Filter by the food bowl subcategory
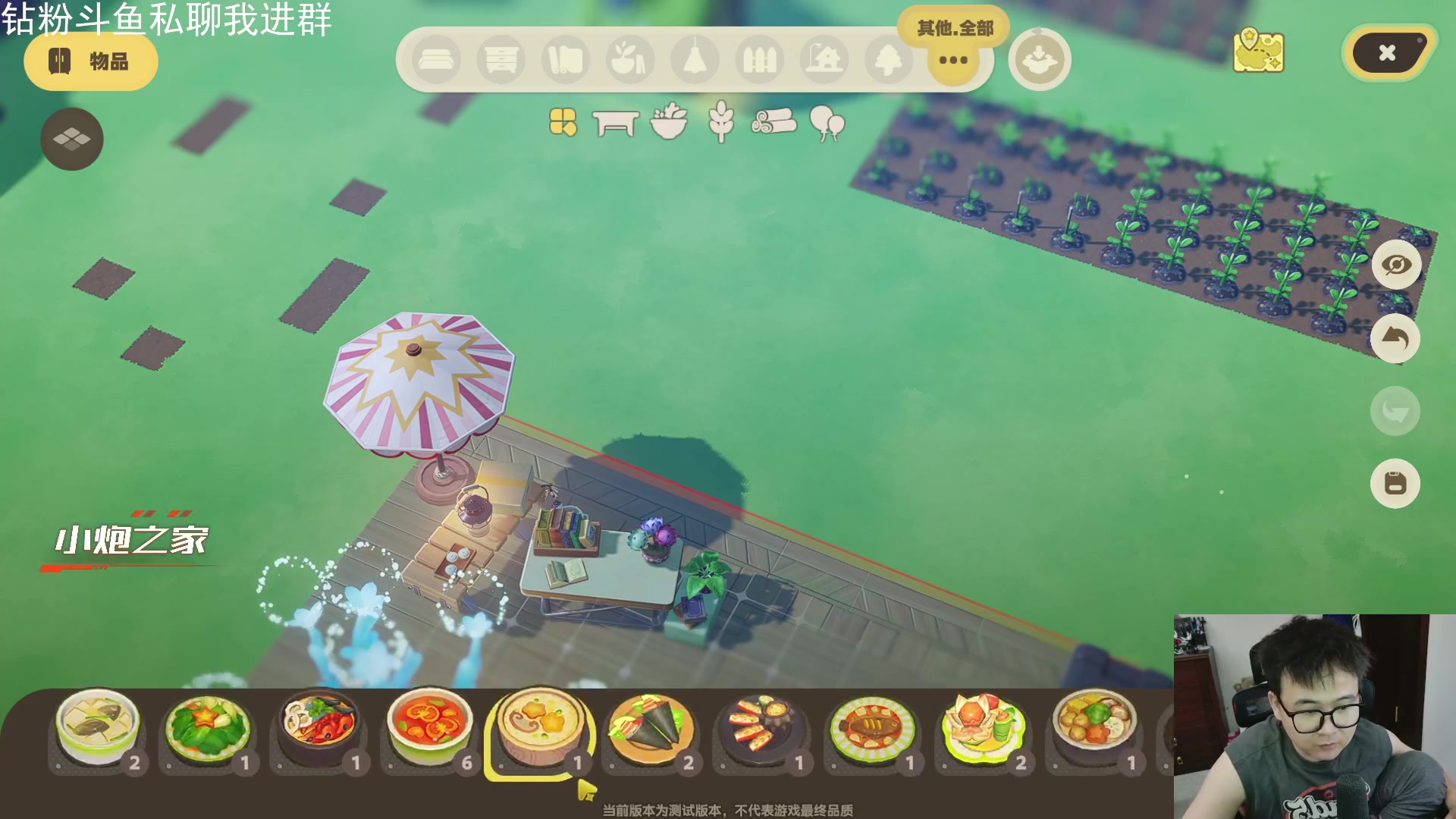This screenshot has width=1456, height=819. pos(669,122)
